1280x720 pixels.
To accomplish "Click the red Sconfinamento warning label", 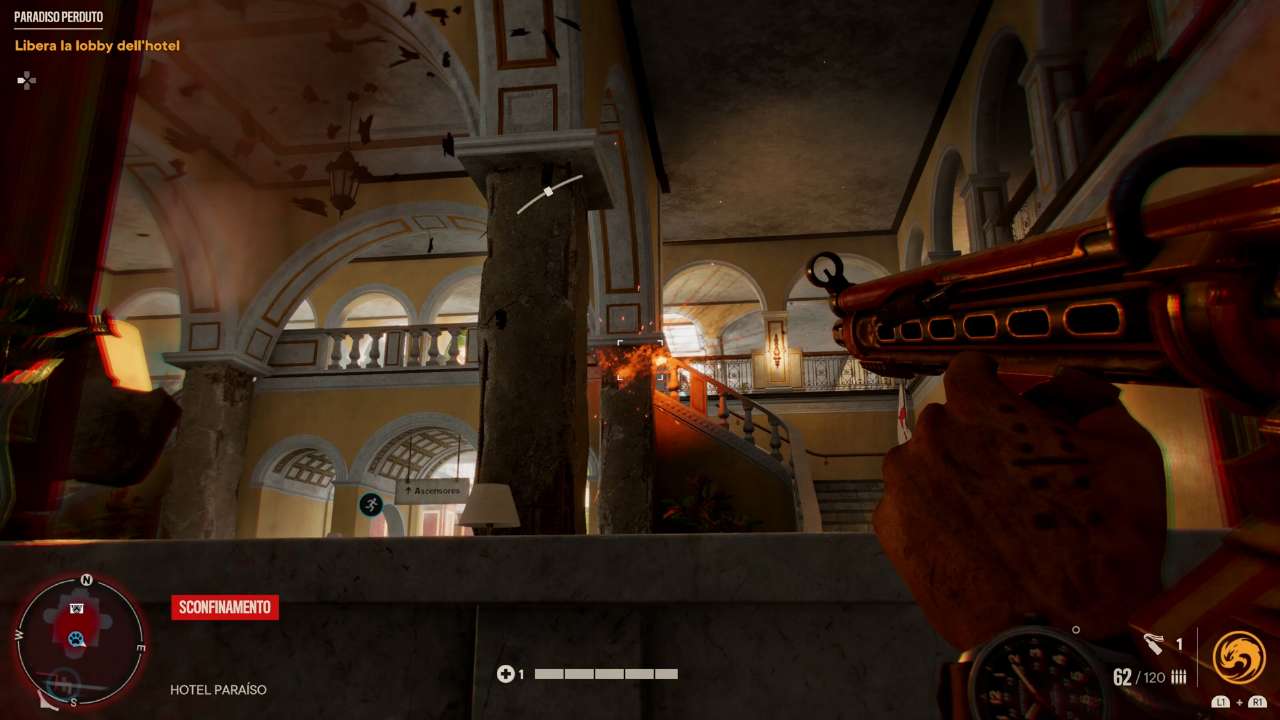I will click(x=225, y=607).
